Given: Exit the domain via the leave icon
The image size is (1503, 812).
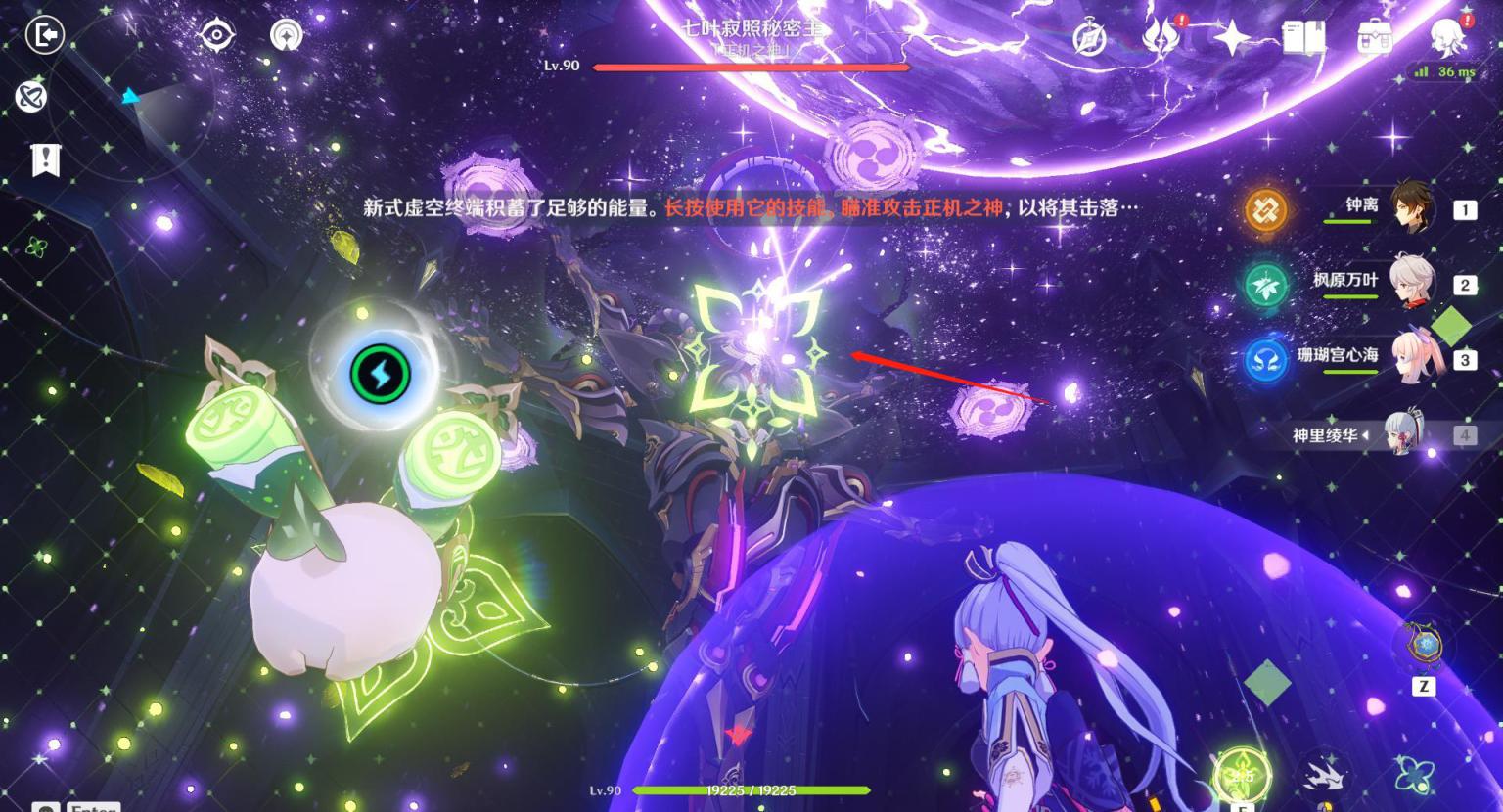Looking at the screenshot, I should point(44,36).
